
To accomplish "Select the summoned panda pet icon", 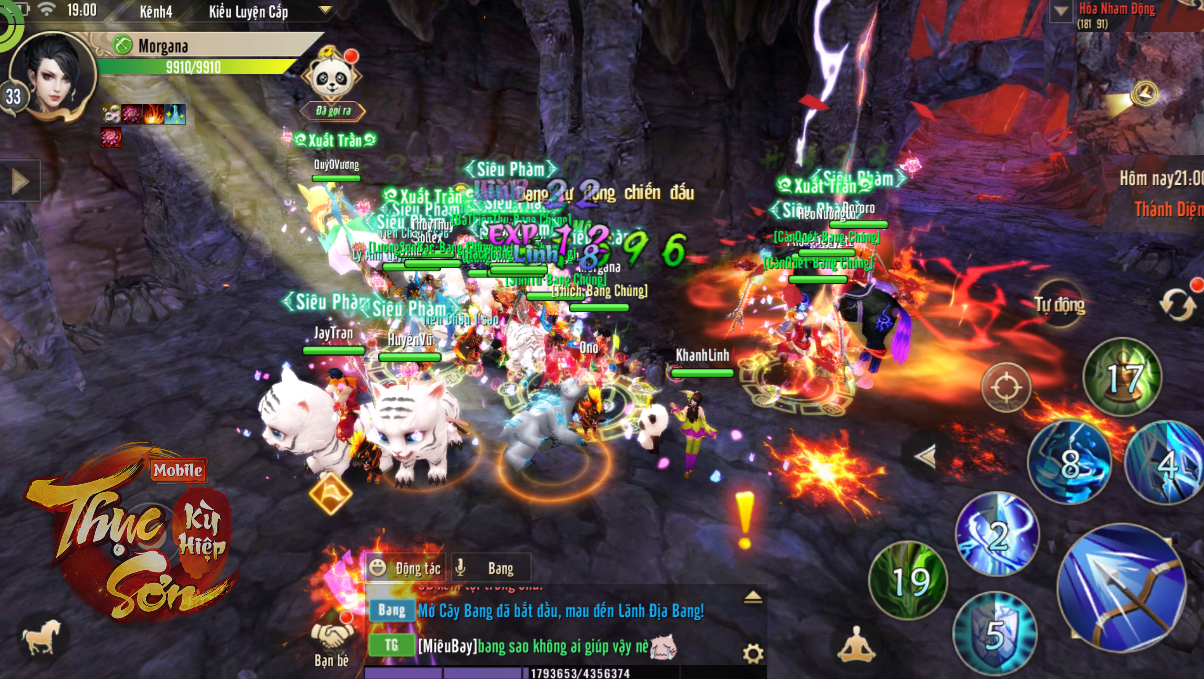I will pyautogui.click(x=331, y=73).
